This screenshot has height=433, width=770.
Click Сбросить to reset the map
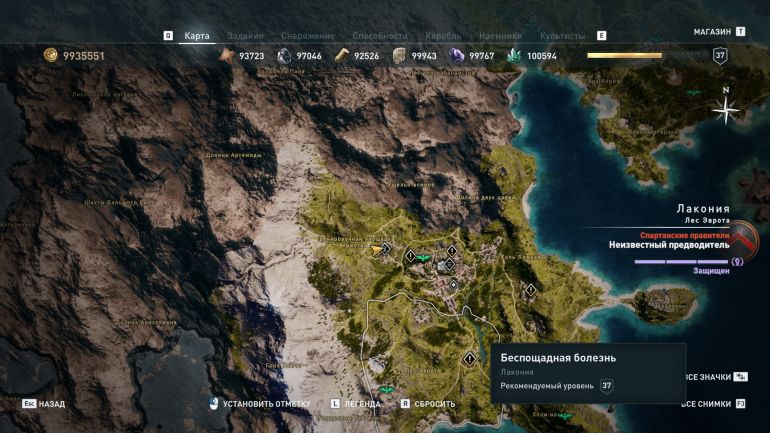(435, 404)
